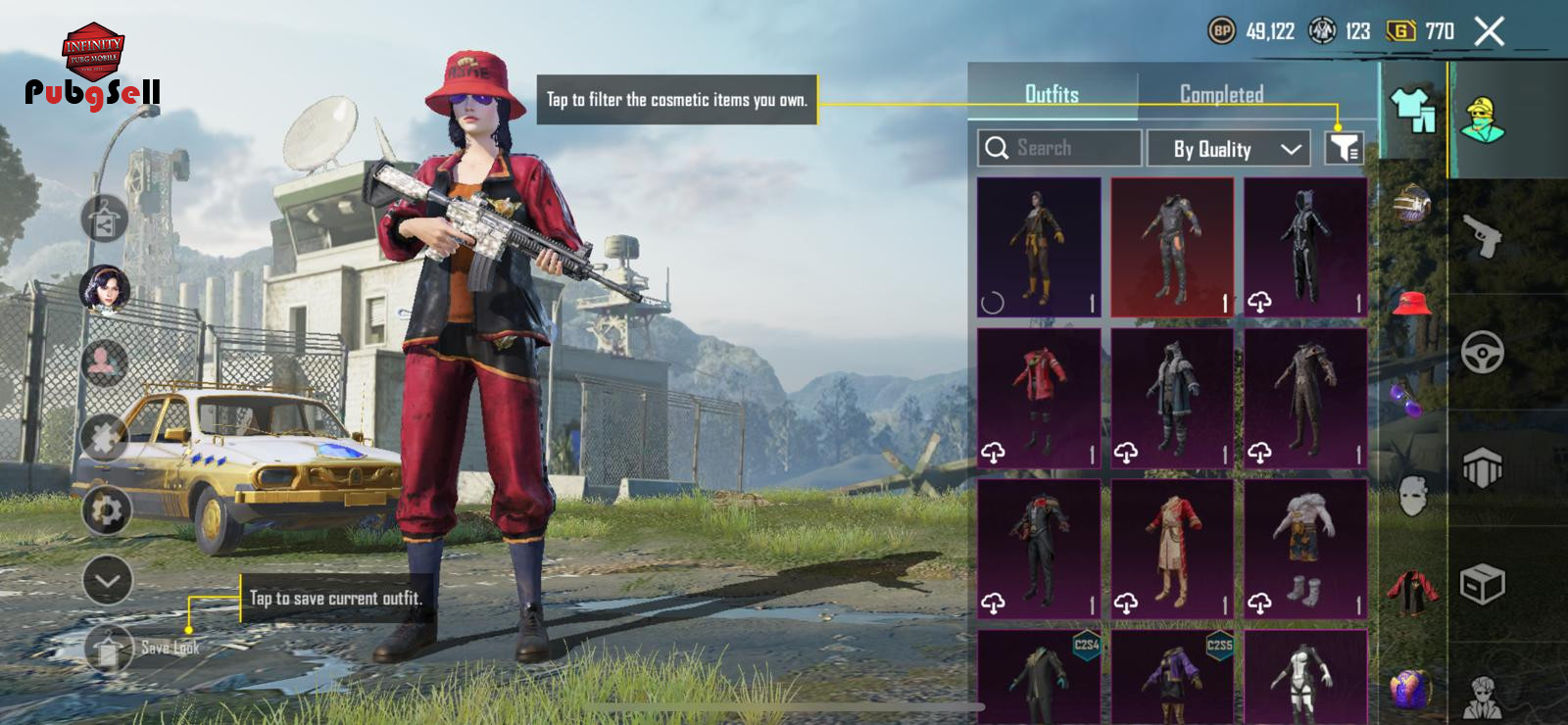Open the By Quality sort dropdown
1568x725 pixels.
1228,149
